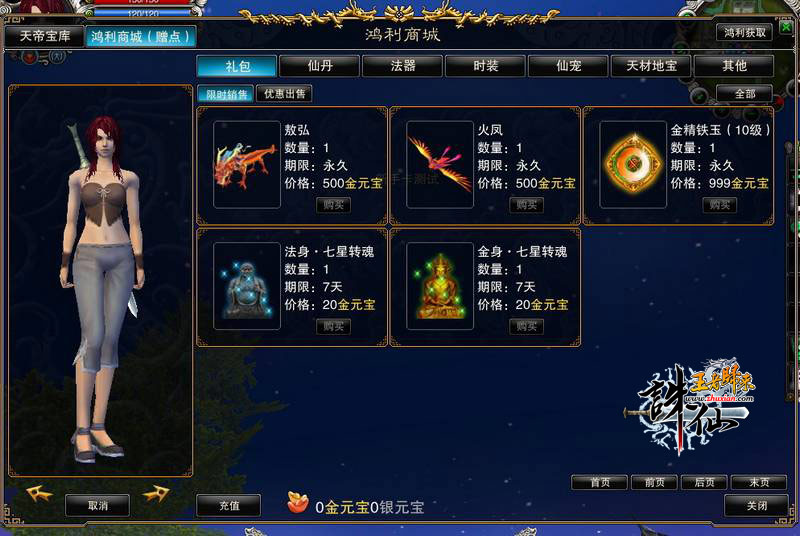The image size is (800, 536).
Task: Open the 充值 recharge button
Action: click(x=228, y=505)
